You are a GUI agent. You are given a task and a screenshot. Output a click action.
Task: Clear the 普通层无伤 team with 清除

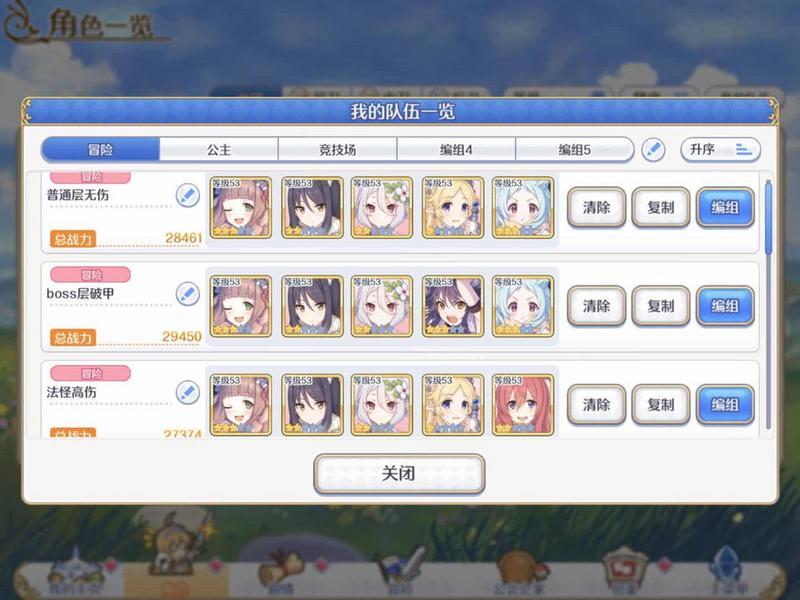point(597,208)
